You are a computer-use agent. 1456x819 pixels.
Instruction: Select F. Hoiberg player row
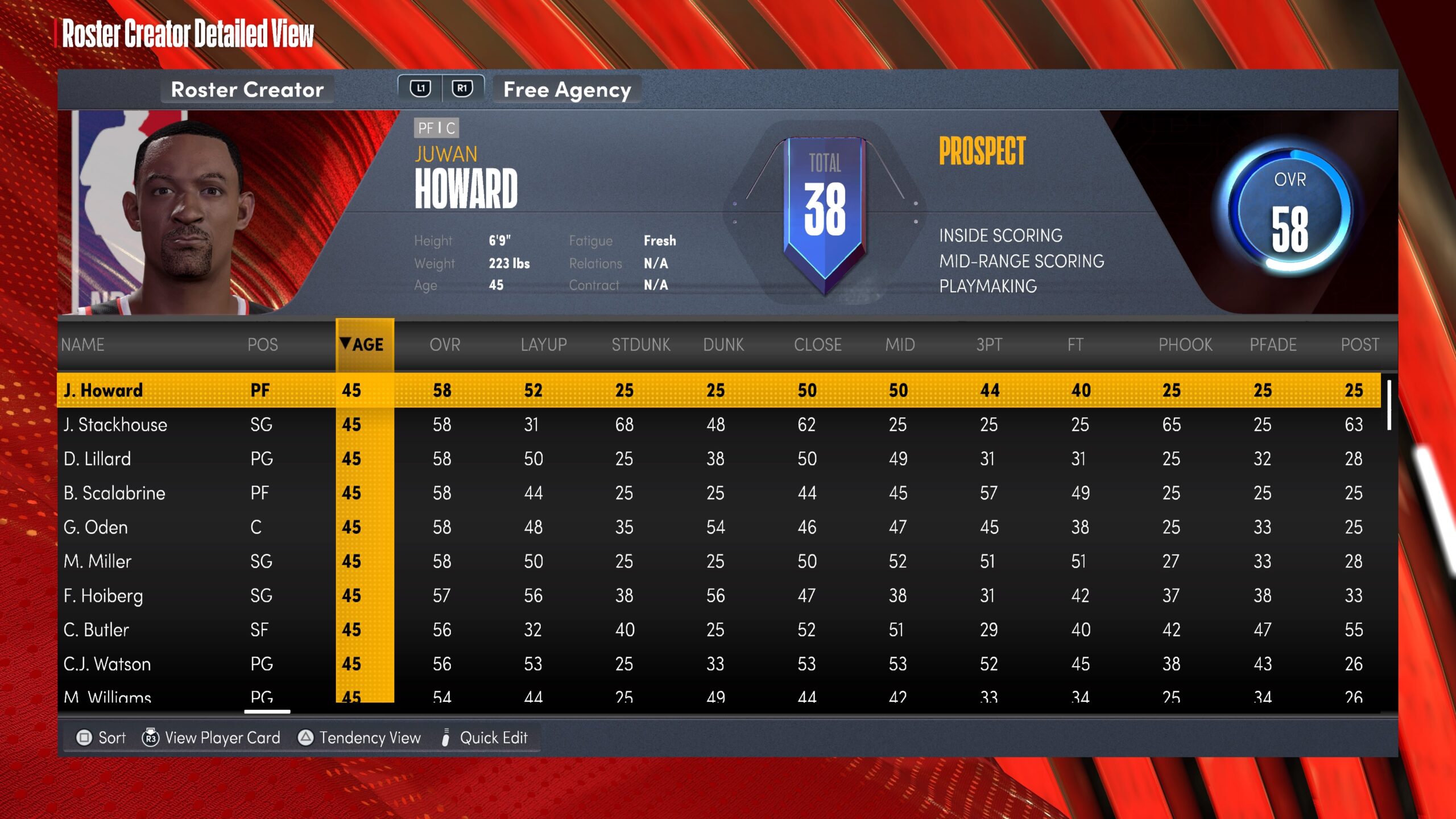point(103,595)
